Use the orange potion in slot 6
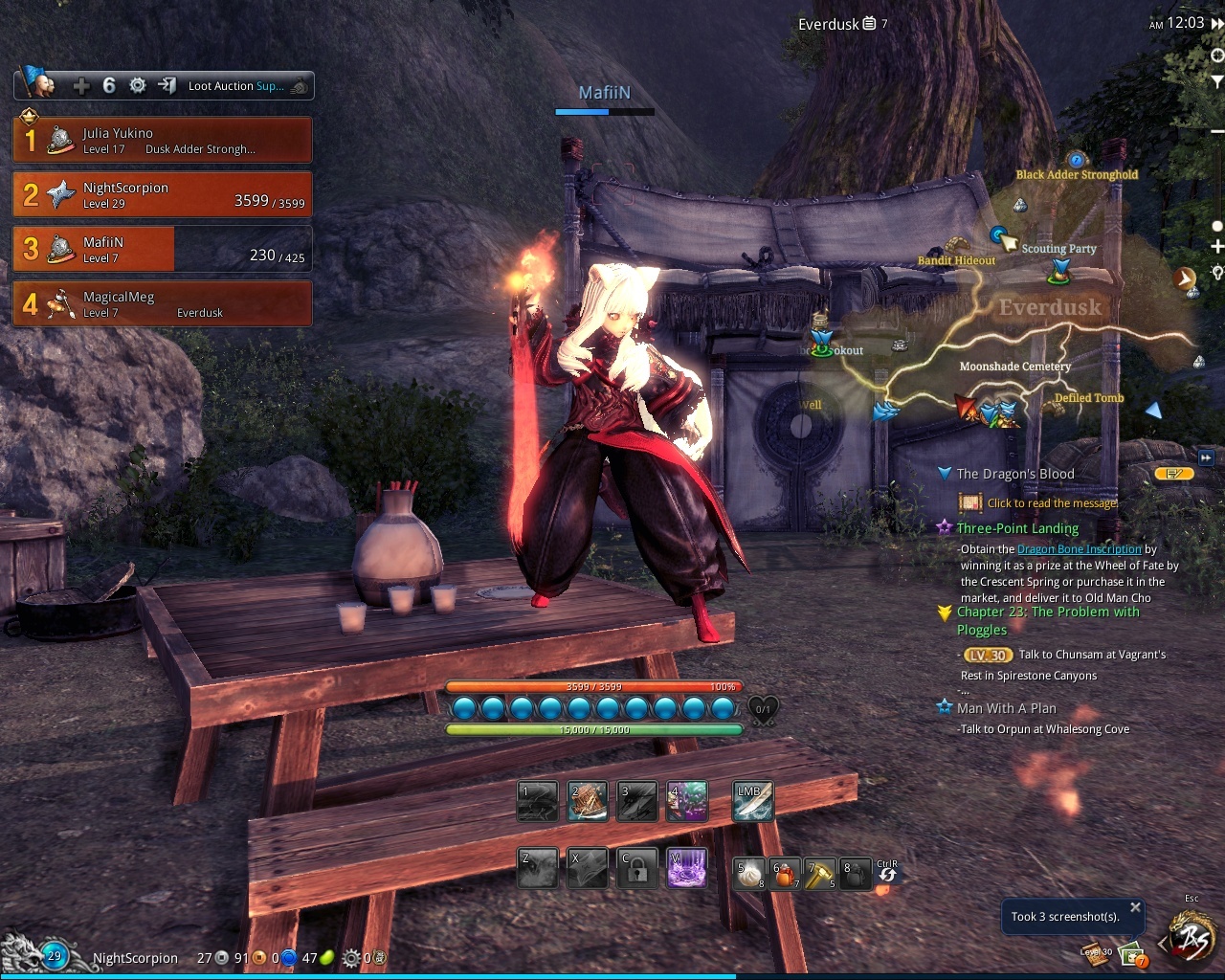This screenshot has height=980, width=1225. 785,873
